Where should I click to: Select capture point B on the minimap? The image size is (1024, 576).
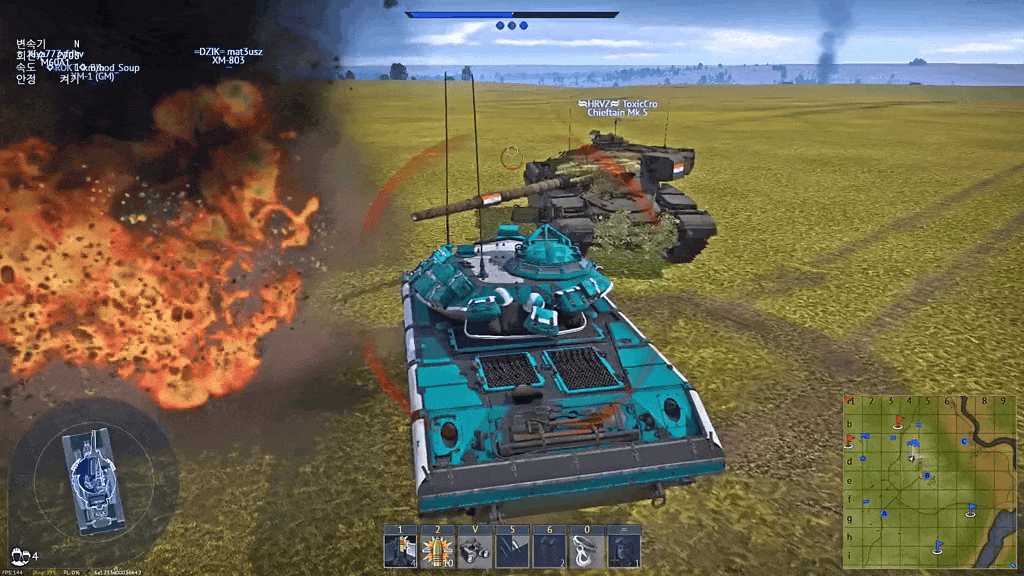click(927, 475)
